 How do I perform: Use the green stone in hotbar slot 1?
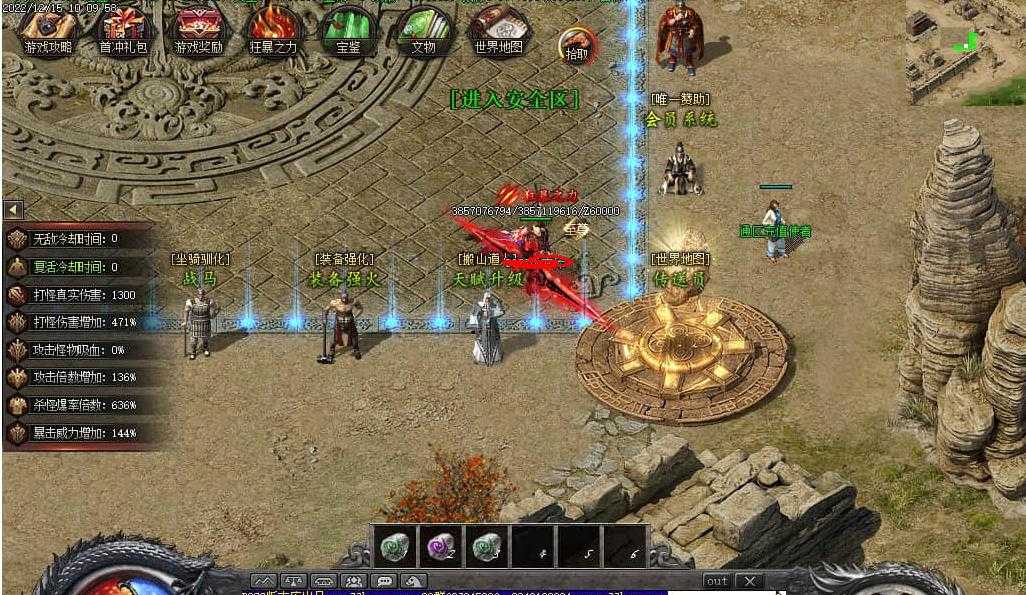point(394,547)
